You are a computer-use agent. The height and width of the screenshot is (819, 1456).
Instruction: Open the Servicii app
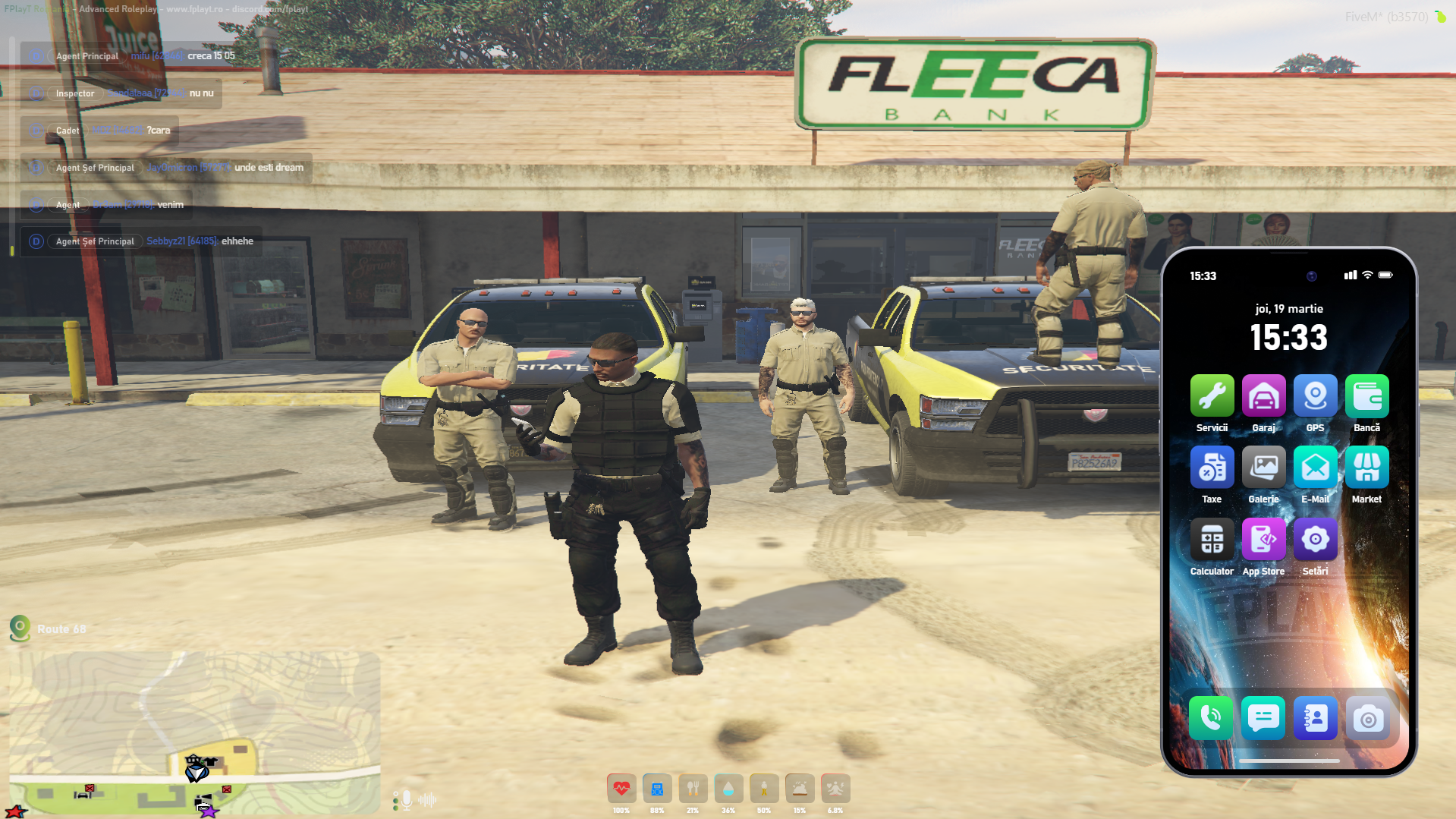tap(1212, 396)
